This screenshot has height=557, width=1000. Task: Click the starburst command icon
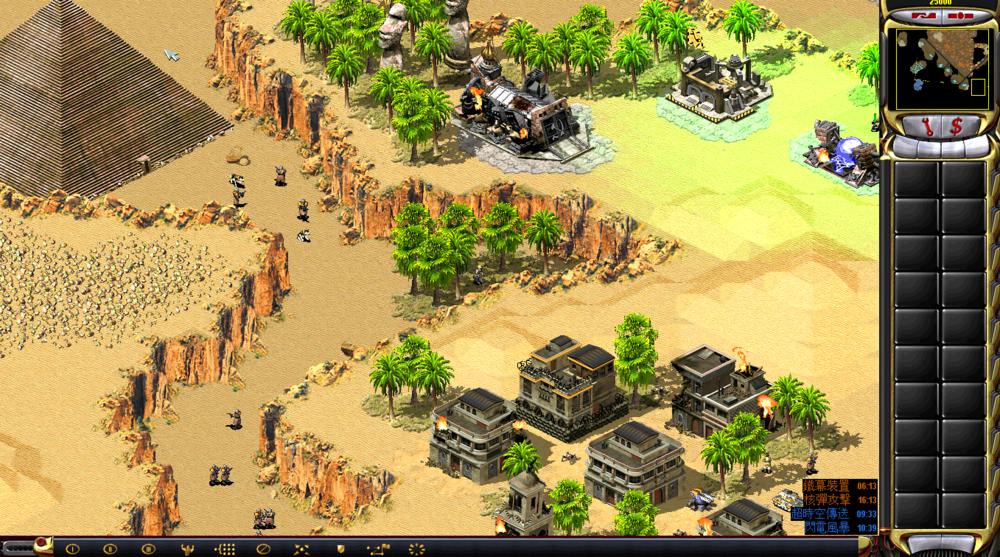point(415,549)
